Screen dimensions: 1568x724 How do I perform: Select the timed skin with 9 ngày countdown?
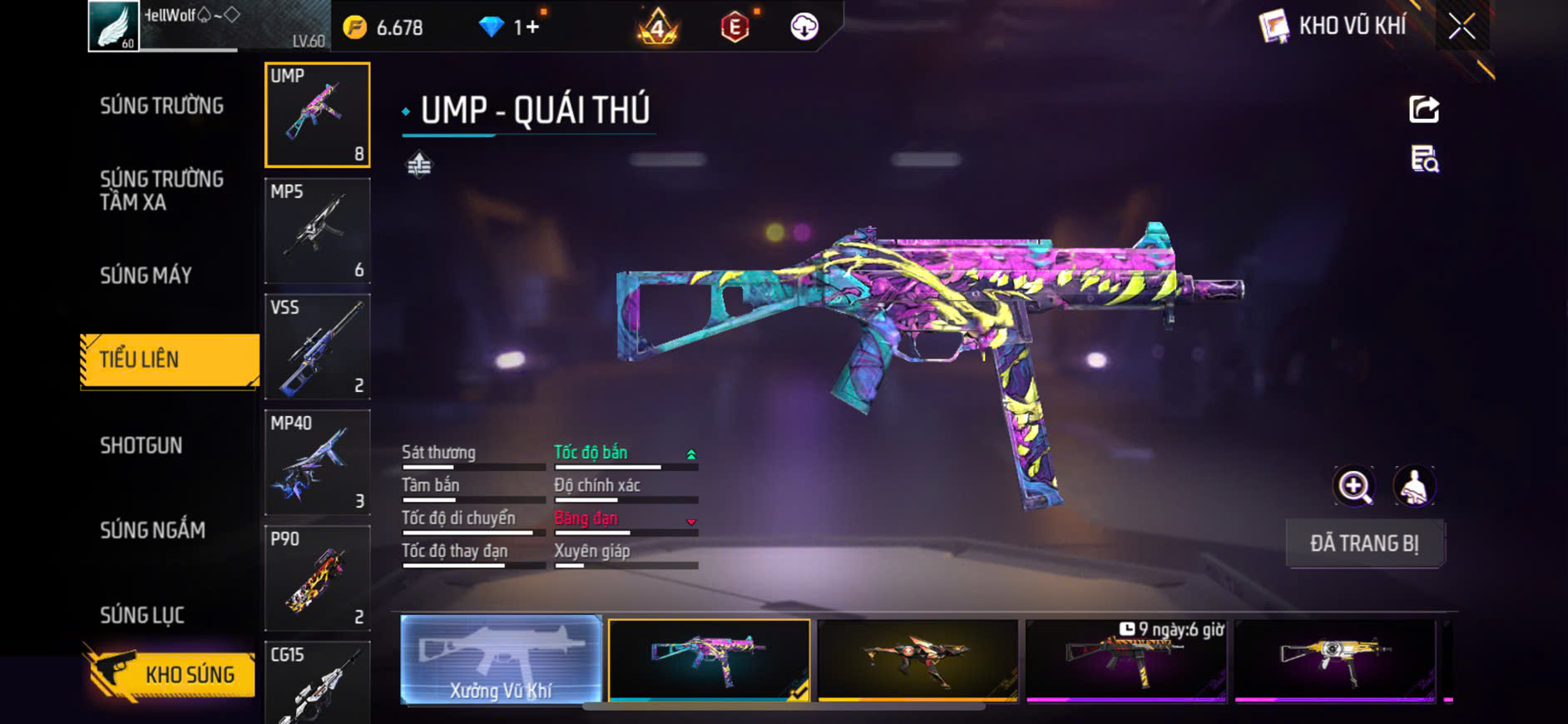[x=1126, y=660]
